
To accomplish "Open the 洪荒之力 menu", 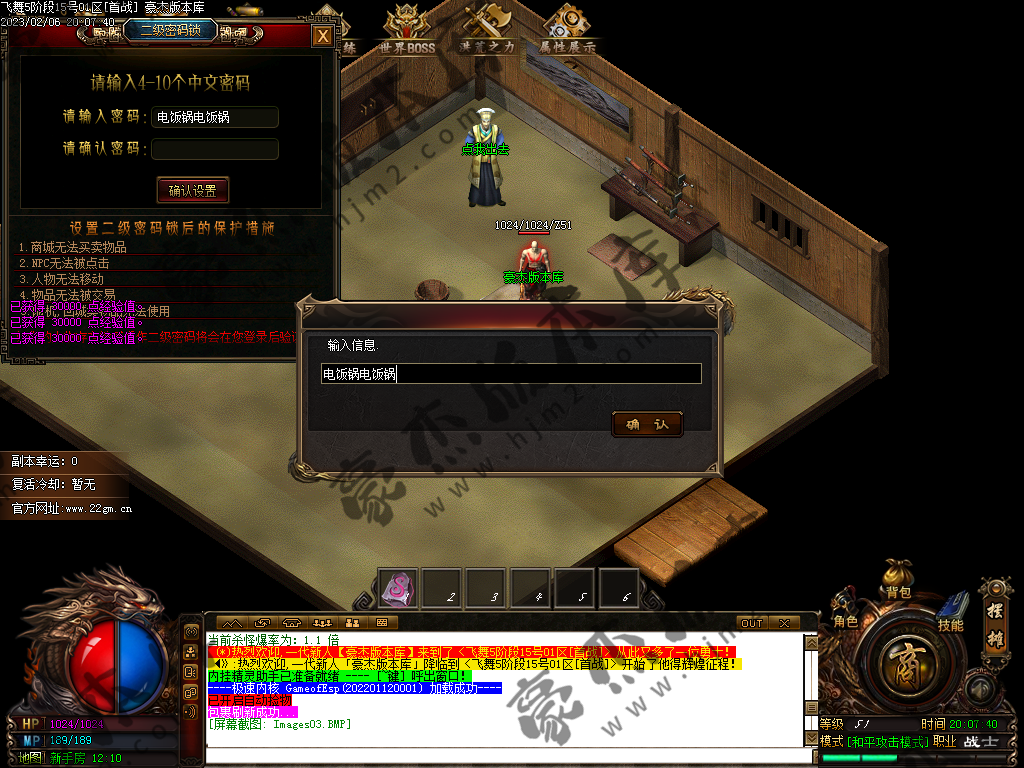I will [x=487, y=30].
